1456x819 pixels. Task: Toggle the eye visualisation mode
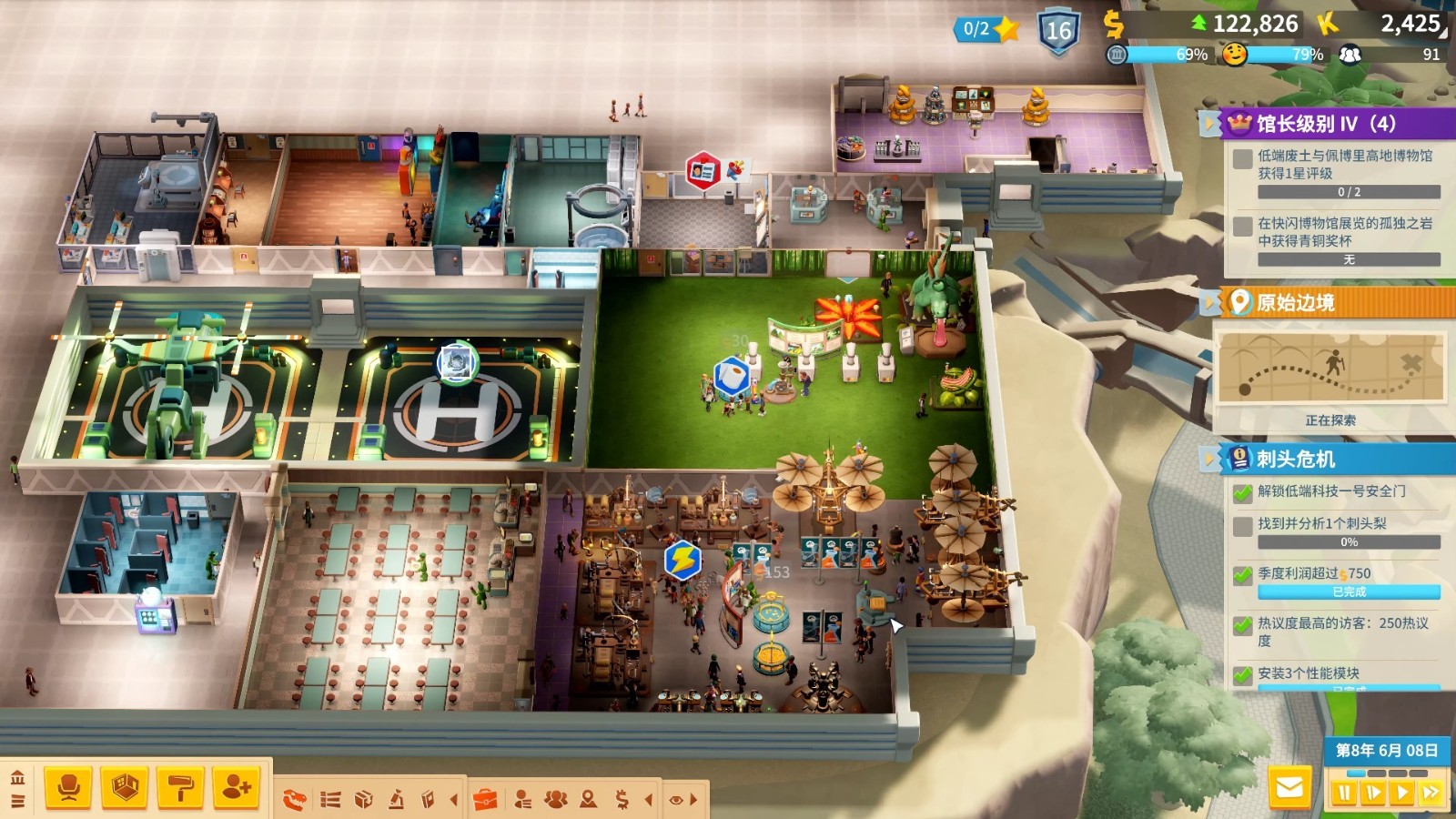[x=676, y=800]
